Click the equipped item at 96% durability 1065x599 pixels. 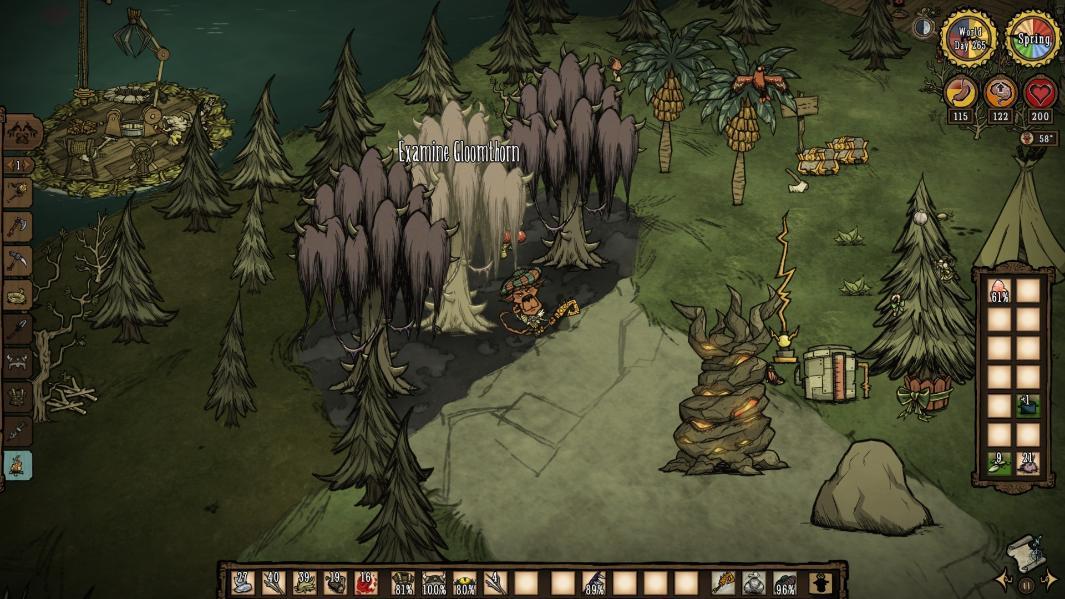tap(786, 582)
